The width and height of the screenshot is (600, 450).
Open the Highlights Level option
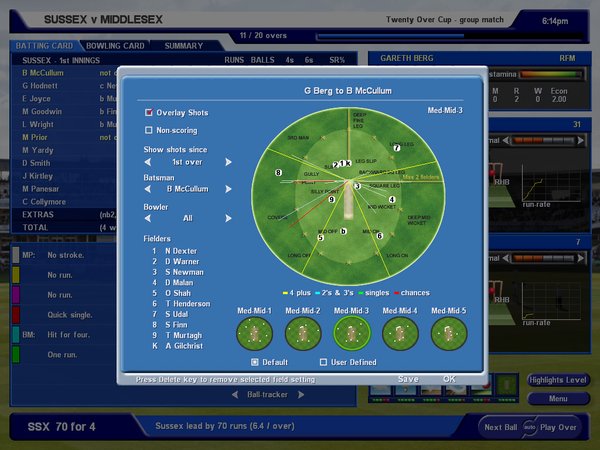point(558,381)
